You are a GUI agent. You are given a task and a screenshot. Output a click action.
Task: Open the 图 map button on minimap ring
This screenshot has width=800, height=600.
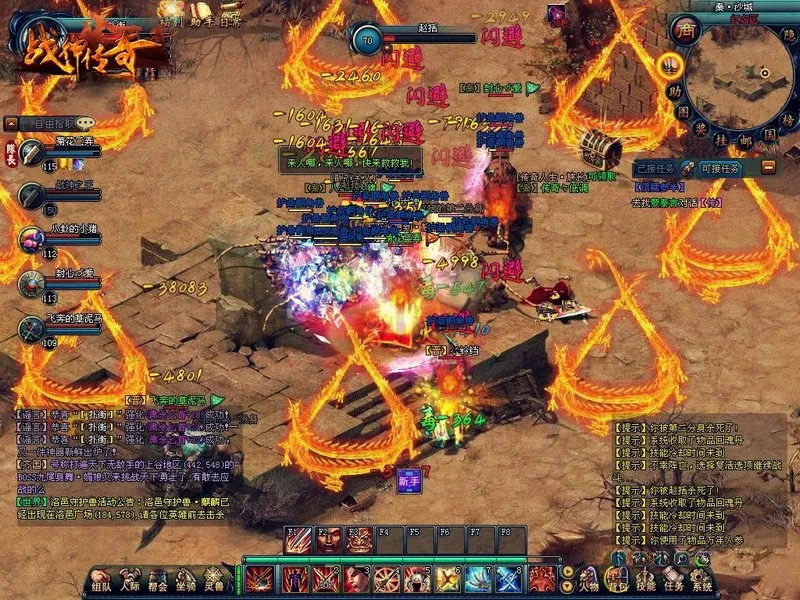pyautogui.click(x=682, y=111)
